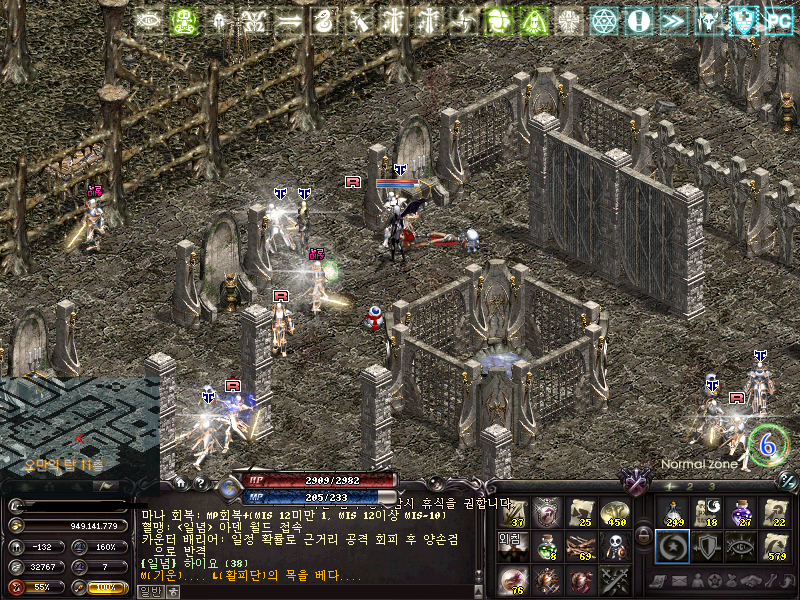Use the green potion slot with 8
The width and height of the screenshot is (800, 600).
coord(546,546)
